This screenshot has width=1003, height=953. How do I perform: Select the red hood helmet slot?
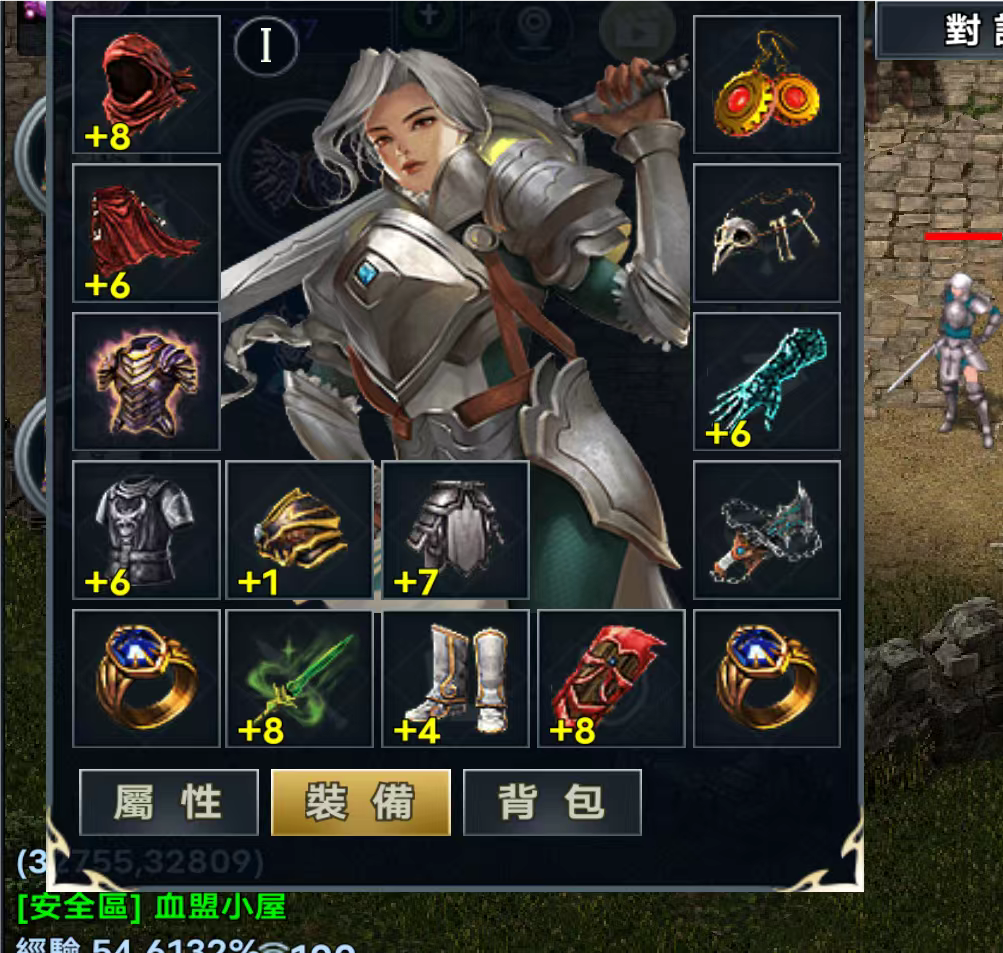pyautogui.click(x=146, y=85)
